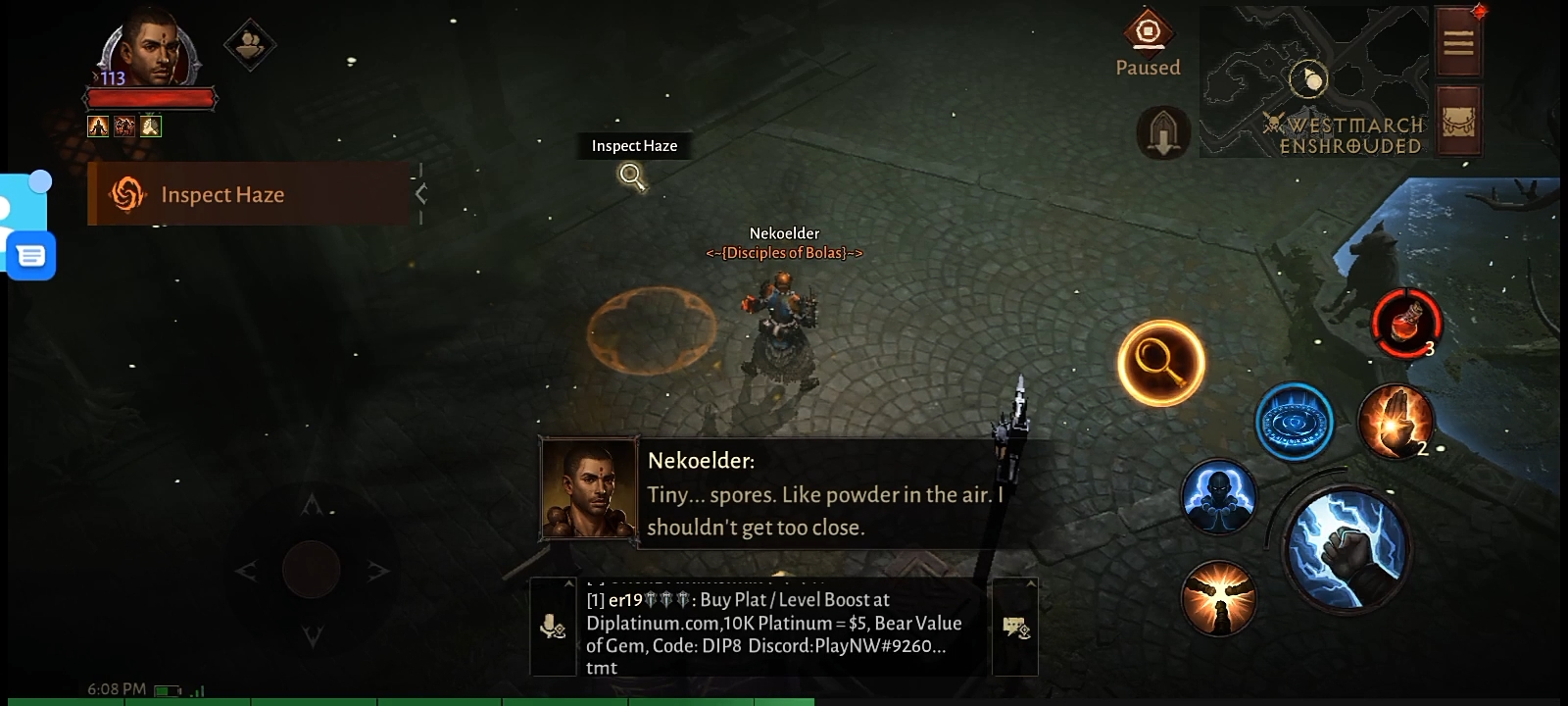Screen dimensions: 1568x706
Task: Collapse the quest tracker arrow
Action: pos(420,194)
